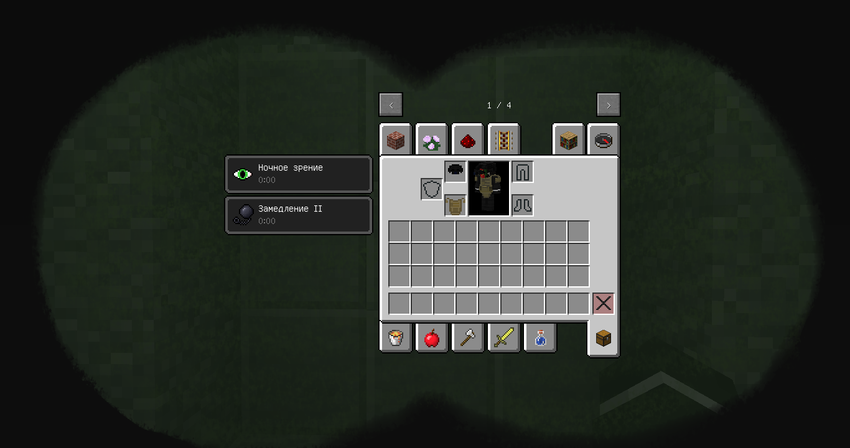Switch to the Decoration flowers tab
850x448 pixels.
[432, 140]
